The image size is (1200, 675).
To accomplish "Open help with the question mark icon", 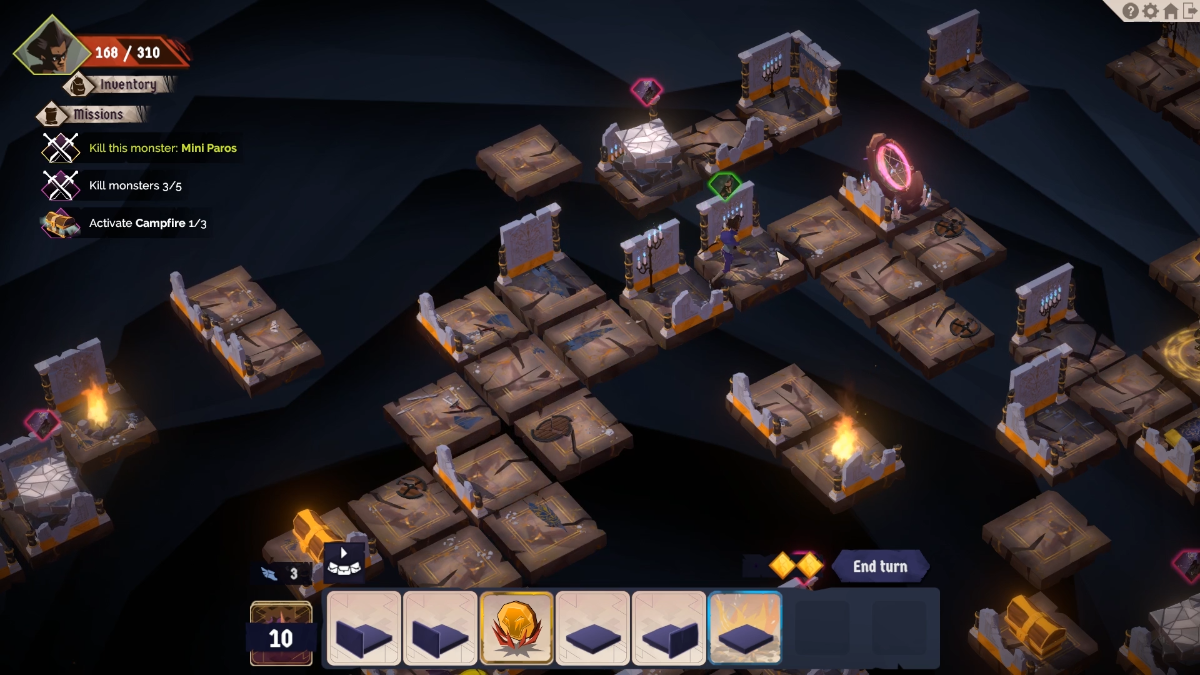I will pos(1131,11).
